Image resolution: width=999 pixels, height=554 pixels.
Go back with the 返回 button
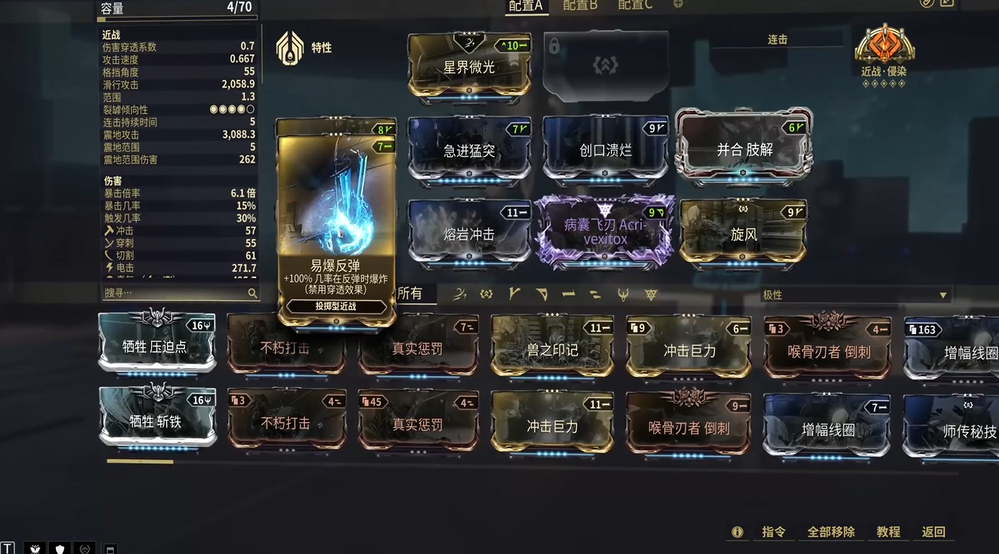pyautogui.click(x=933, y=532)
